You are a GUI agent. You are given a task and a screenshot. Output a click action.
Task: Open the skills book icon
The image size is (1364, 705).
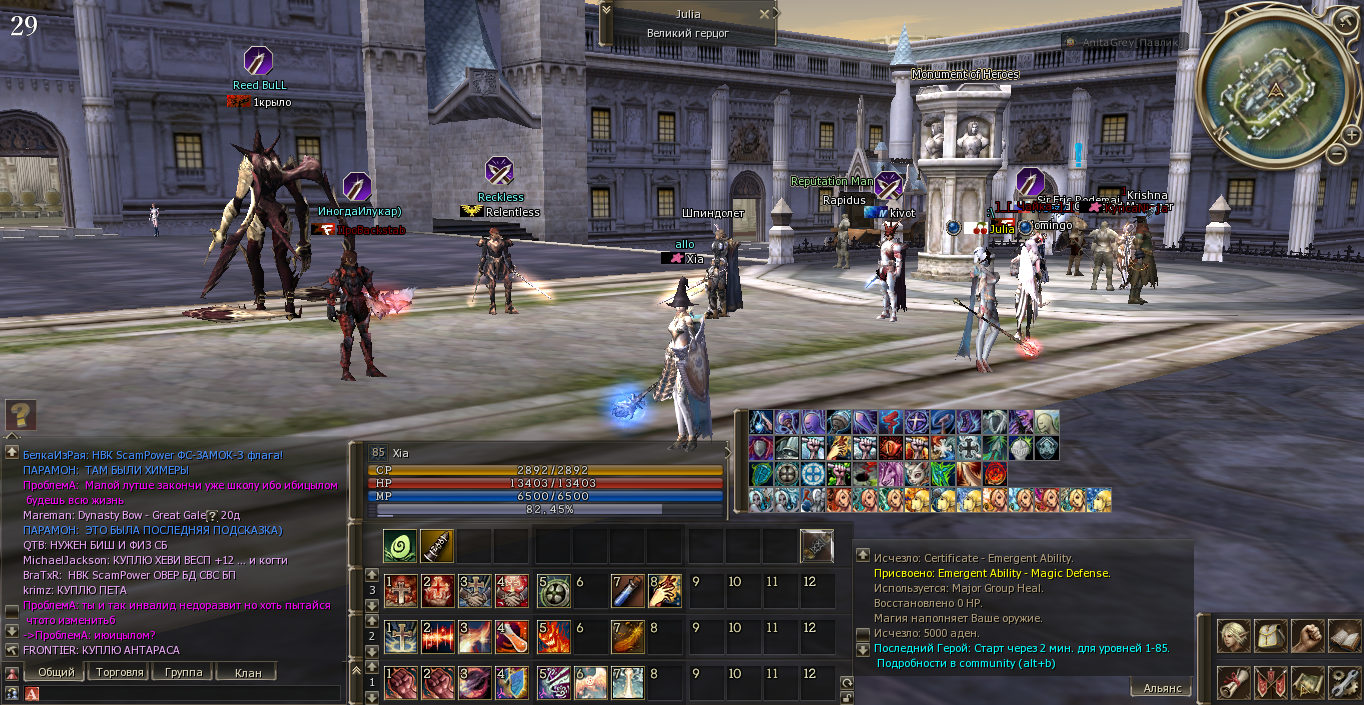pyautogui.click(x=1343, y=637)
